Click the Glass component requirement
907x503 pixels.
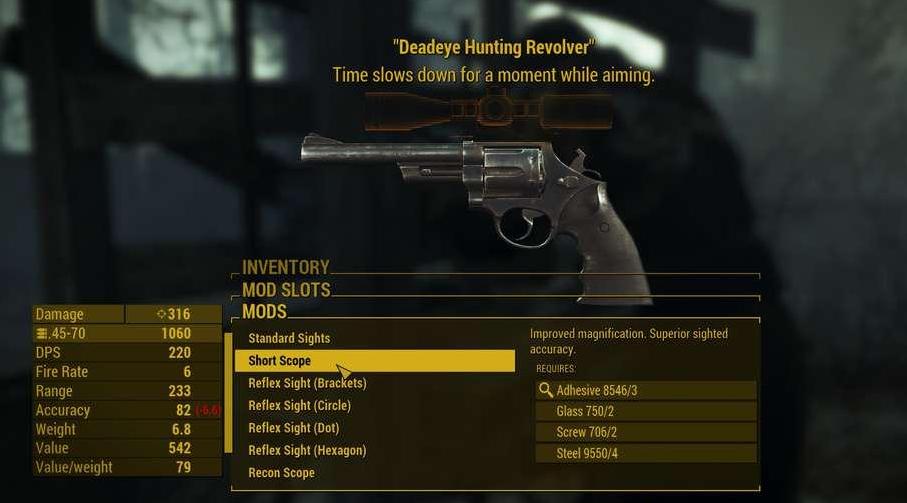pos(646,411)
